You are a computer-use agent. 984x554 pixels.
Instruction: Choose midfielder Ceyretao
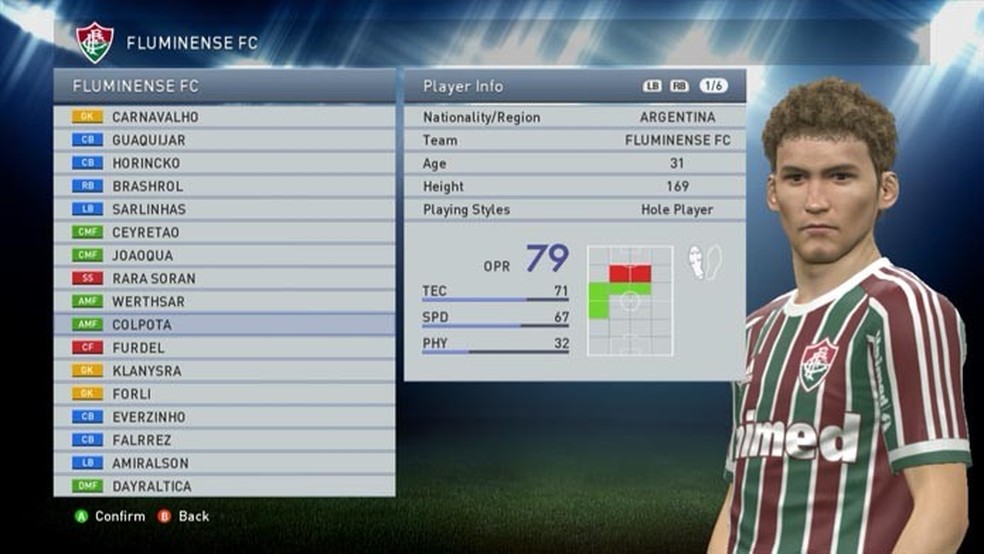click(224, 232)
